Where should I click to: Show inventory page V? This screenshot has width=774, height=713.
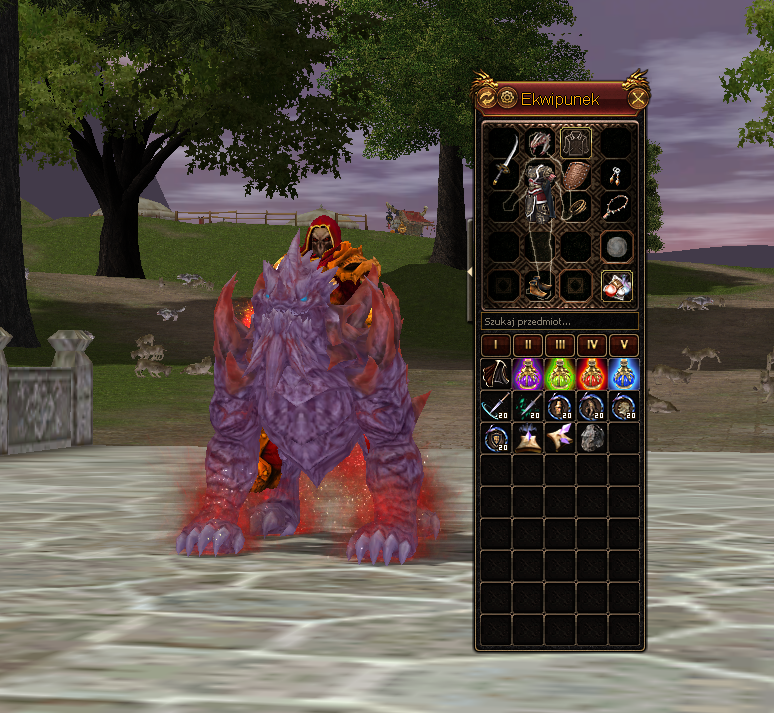623,346
